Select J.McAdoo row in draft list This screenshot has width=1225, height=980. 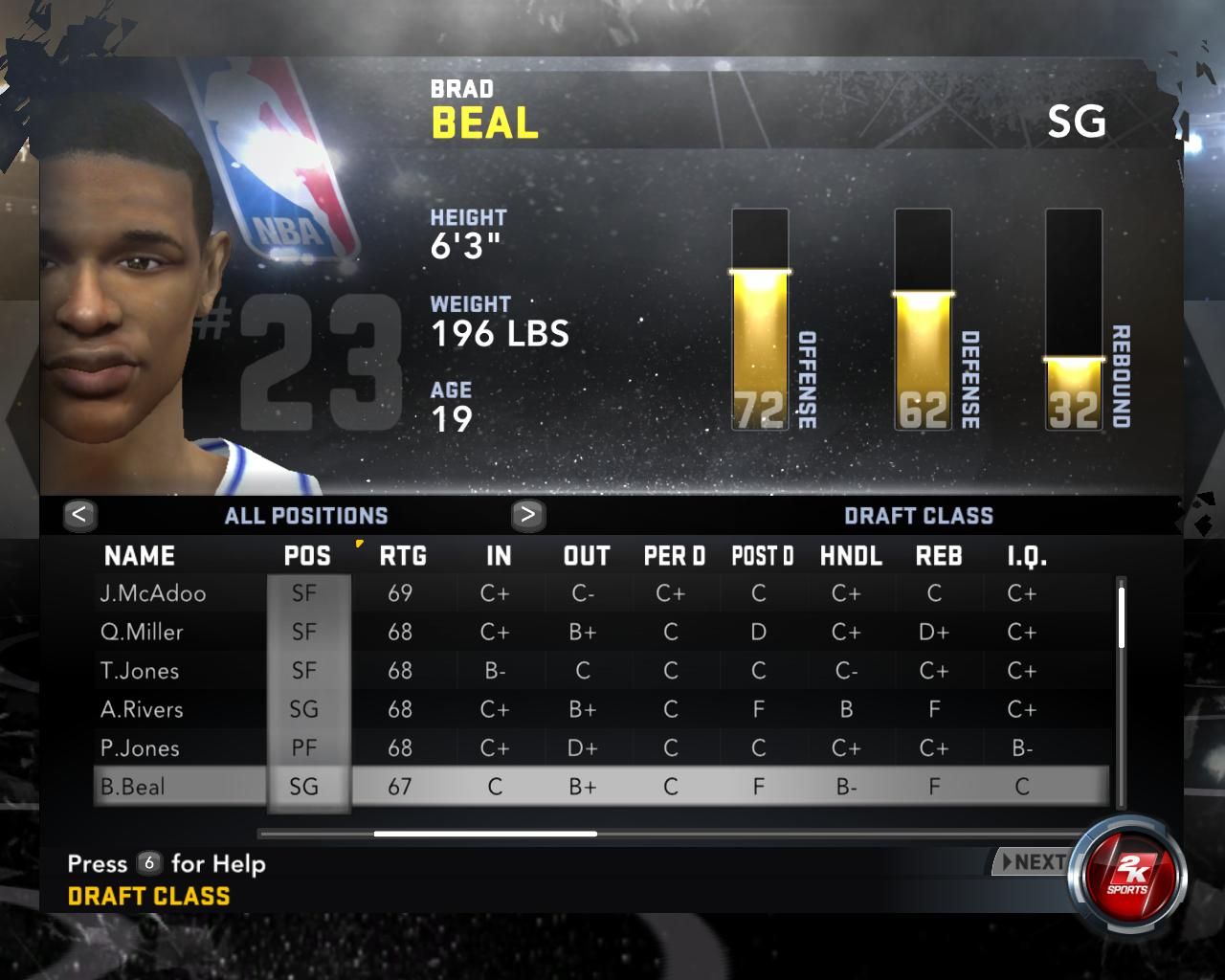pos(153,593)
